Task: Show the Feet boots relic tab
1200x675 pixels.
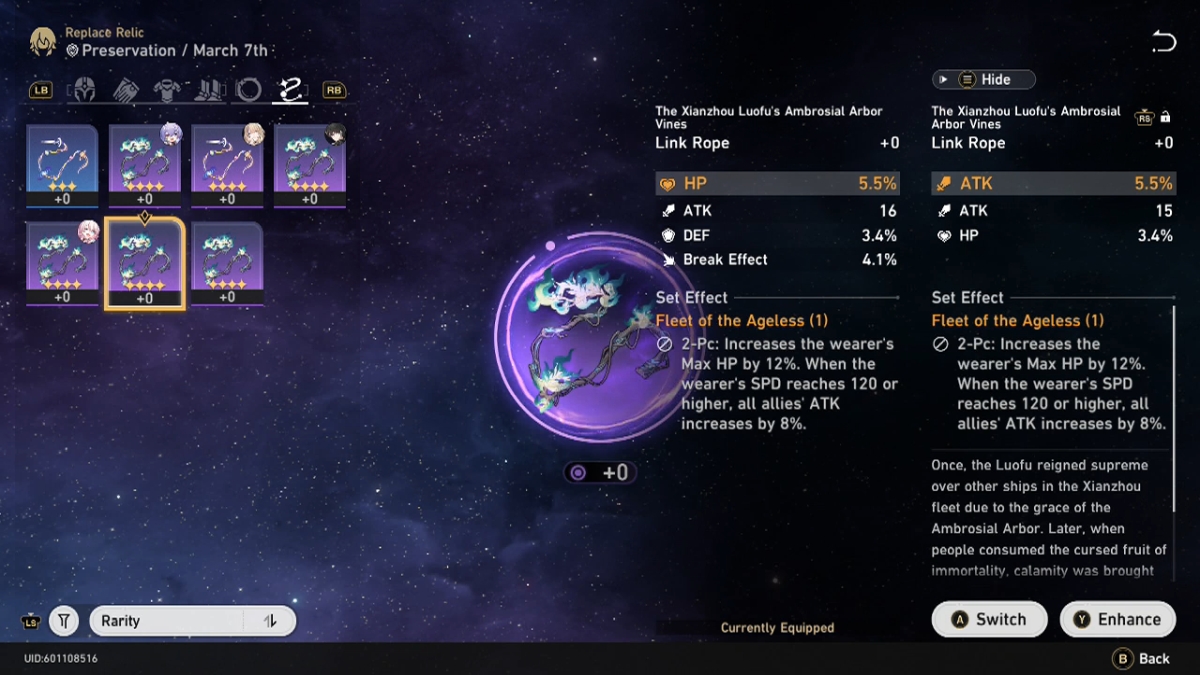Action: point(208,91)
